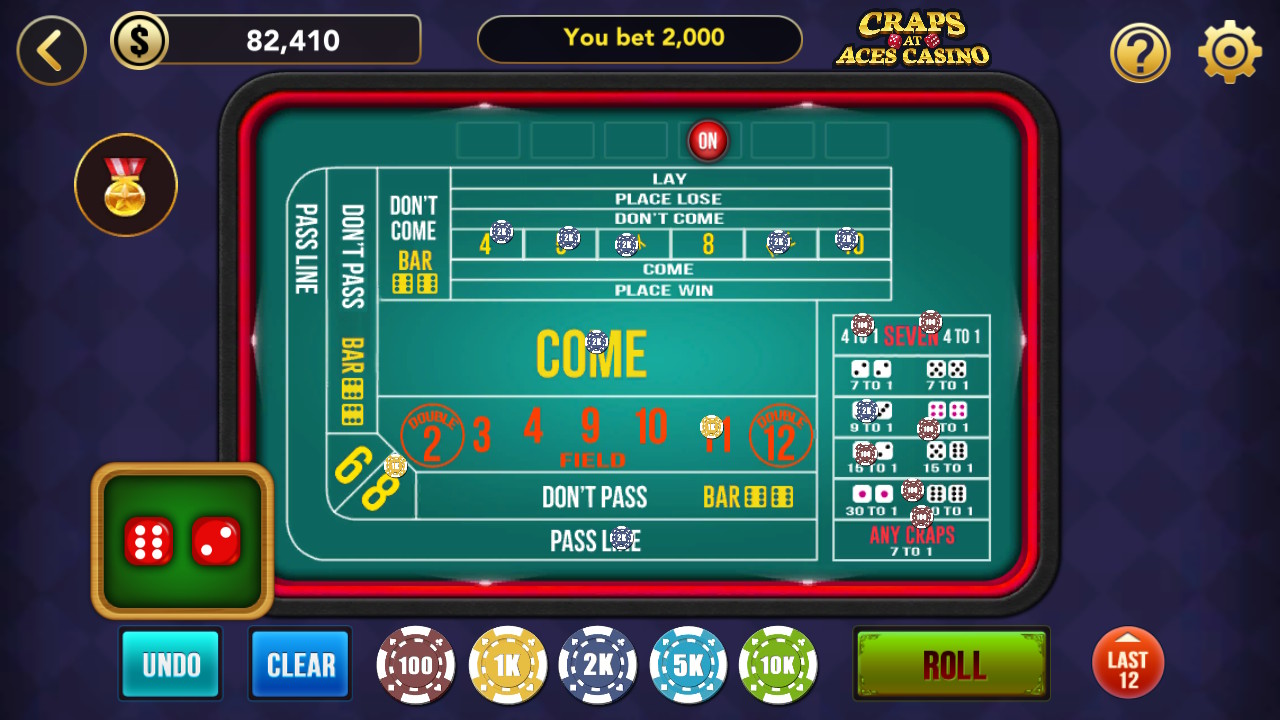The height and width of the screenshot is (720, 1280).
Task: Bet on number 8 in the place row
Action: coord(708,242)
